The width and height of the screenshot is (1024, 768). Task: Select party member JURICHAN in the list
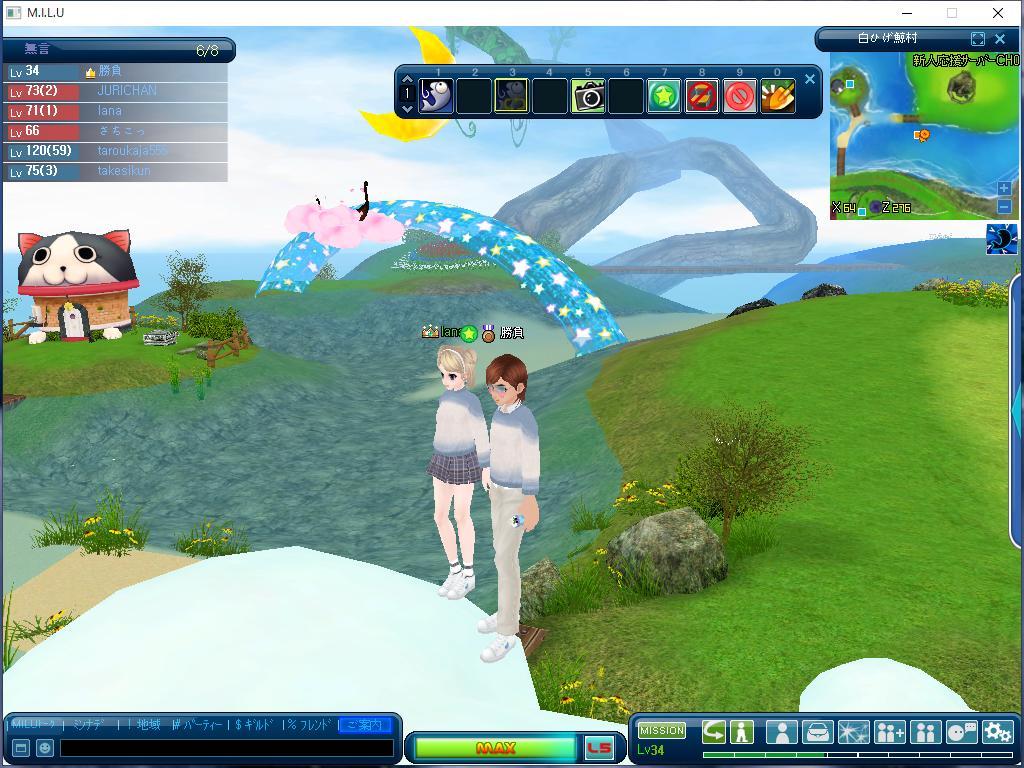(127, 91)
